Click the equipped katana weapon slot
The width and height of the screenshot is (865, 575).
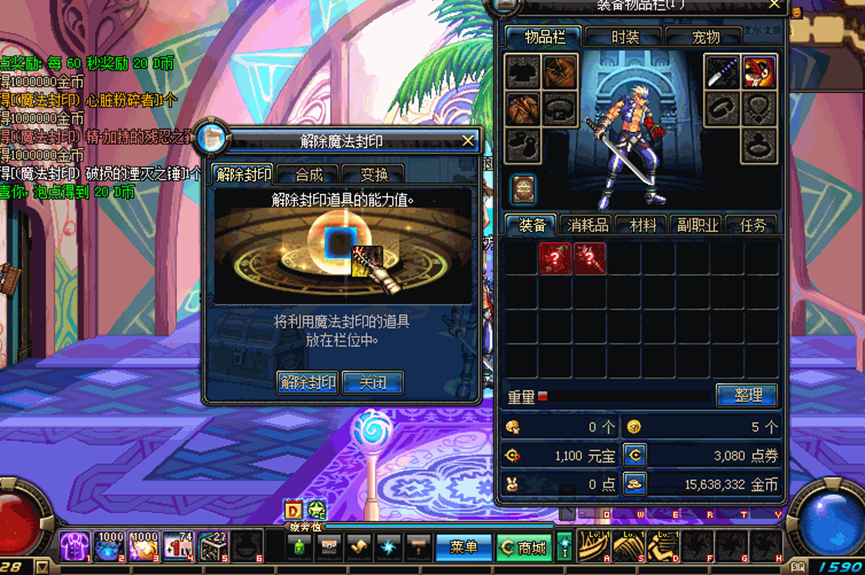tap(722, 71)
